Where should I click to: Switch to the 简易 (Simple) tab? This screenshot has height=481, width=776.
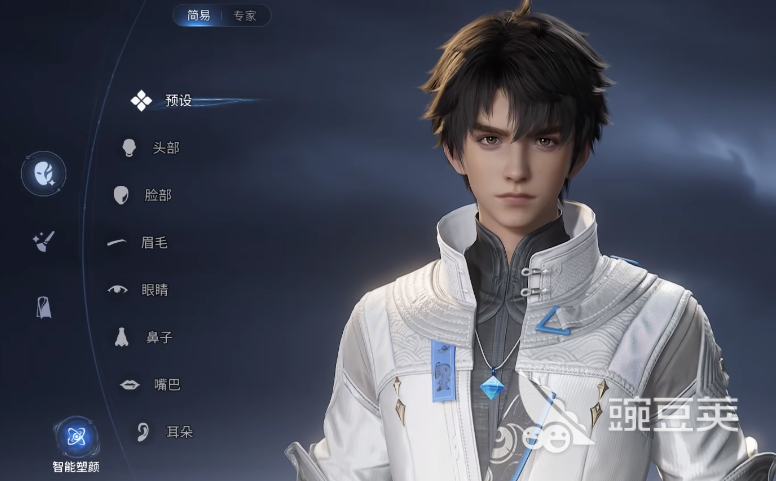point(197,16)
